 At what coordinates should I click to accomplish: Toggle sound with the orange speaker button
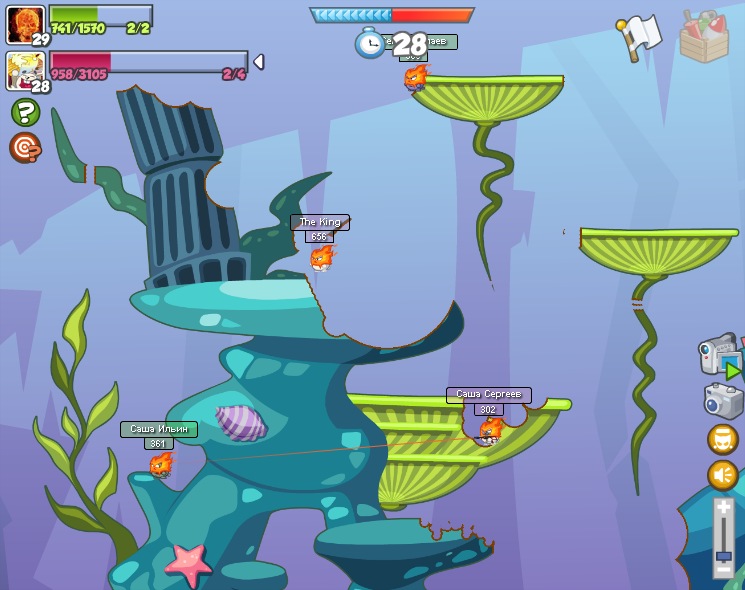click(723, 474)
